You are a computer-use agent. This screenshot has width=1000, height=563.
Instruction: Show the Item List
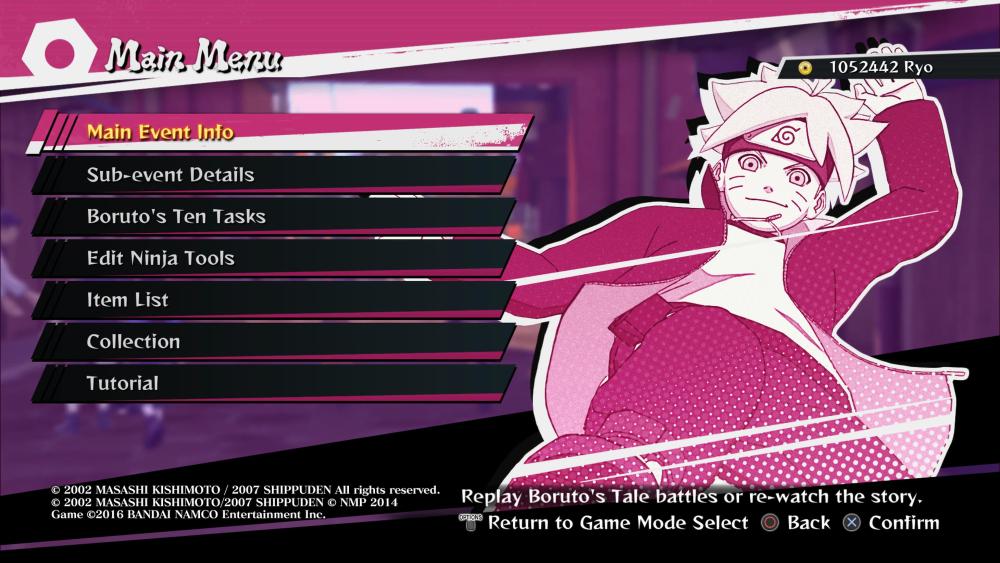127,300
